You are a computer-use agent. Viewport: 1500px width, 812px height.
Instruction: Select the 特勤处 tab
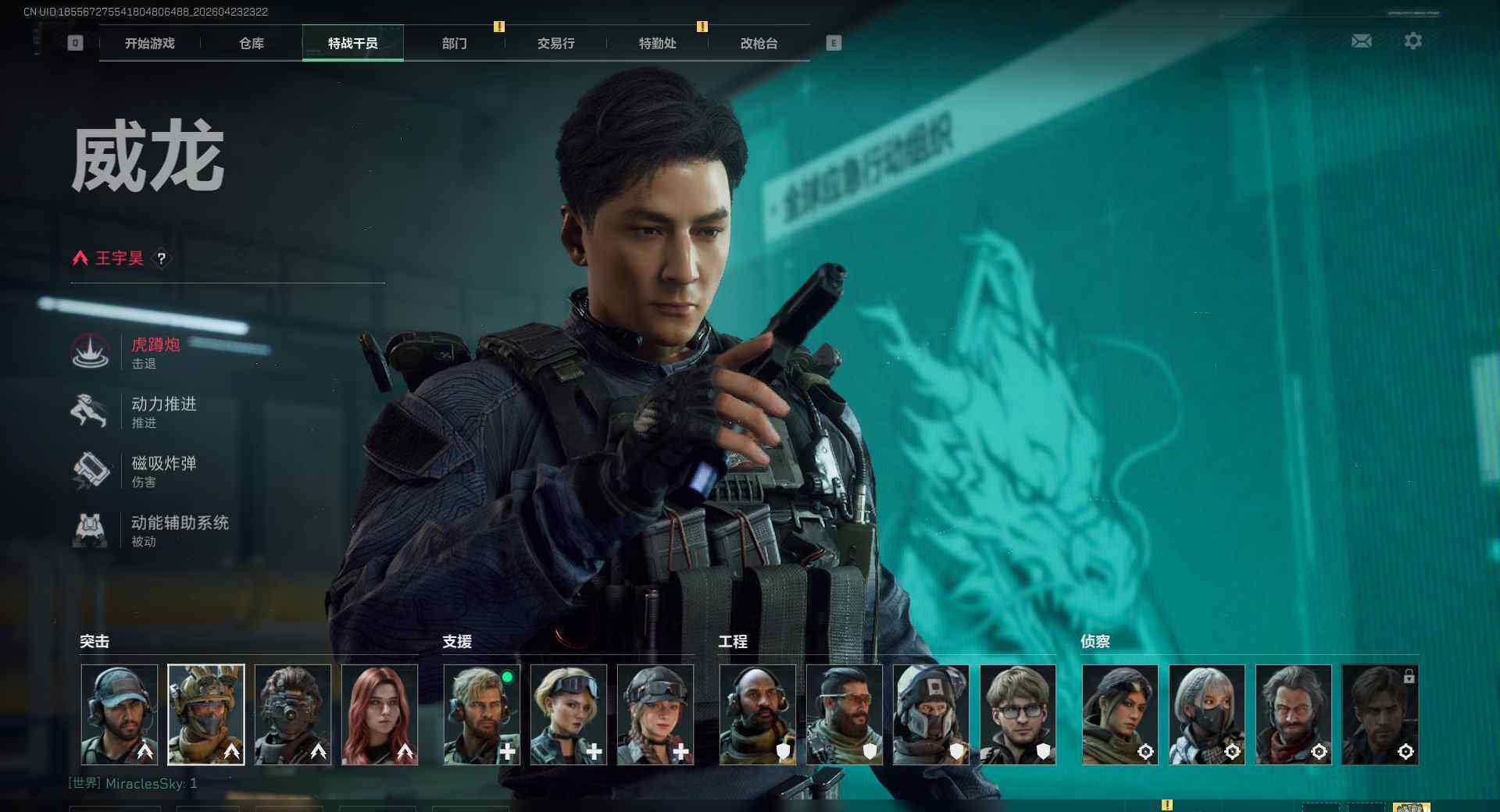pyautogui.click(x=658, y=44)
